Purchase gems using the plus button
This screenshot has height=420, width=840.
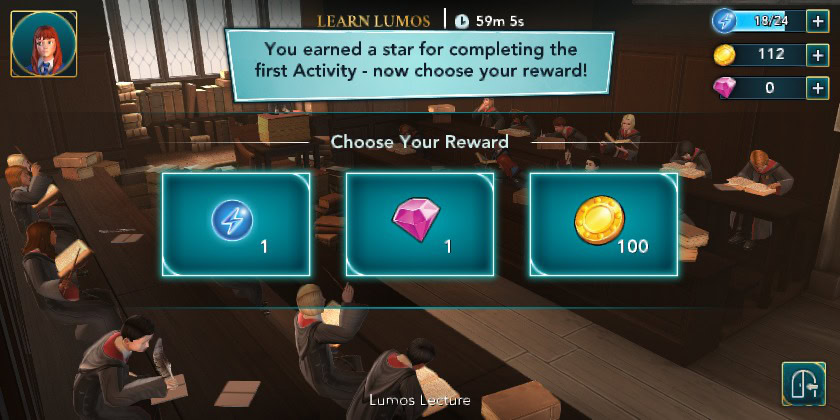tap(816, 87)
